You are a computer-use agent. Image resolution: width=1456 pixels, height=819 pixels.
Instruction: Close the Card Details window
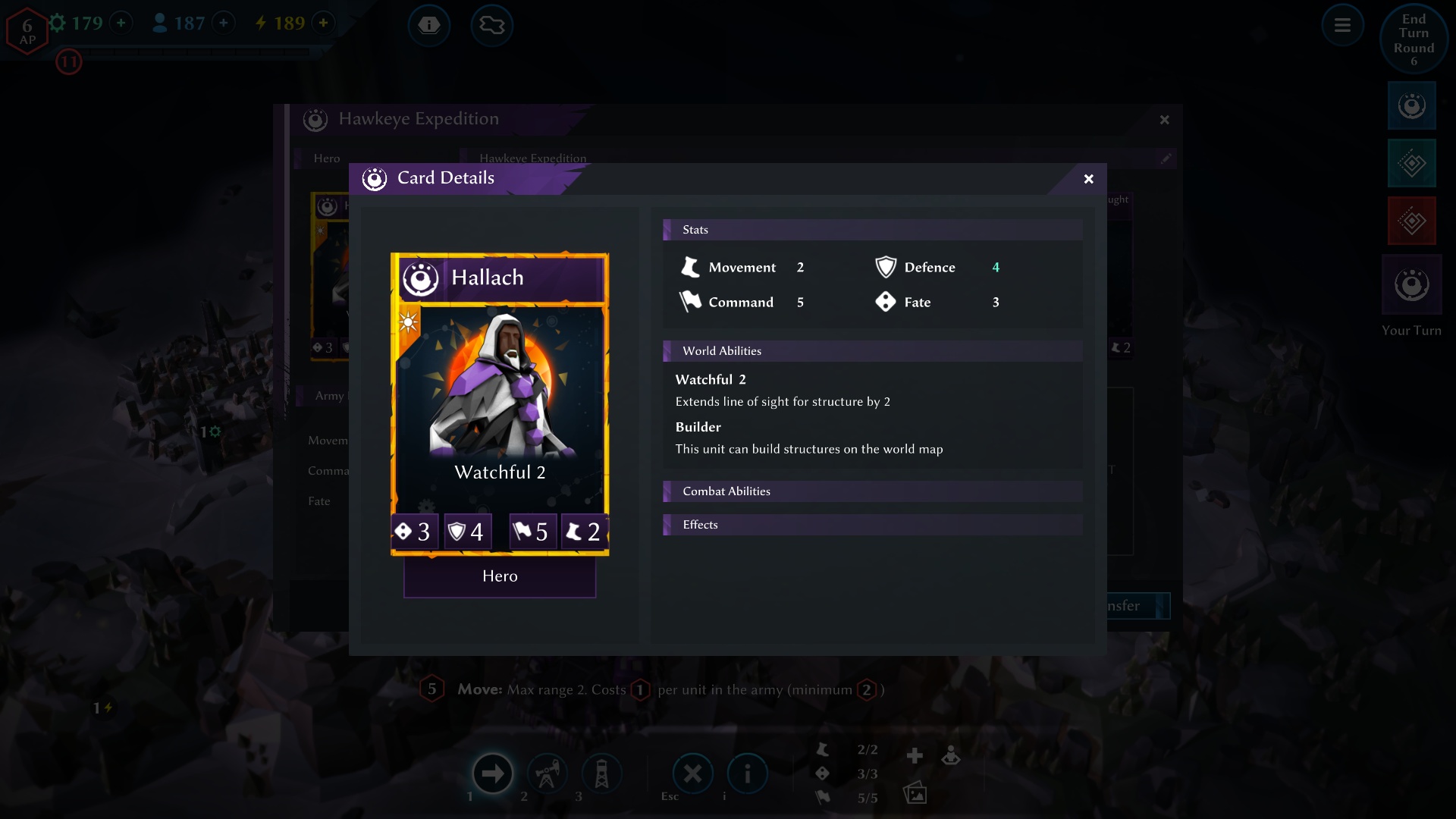1088,179
